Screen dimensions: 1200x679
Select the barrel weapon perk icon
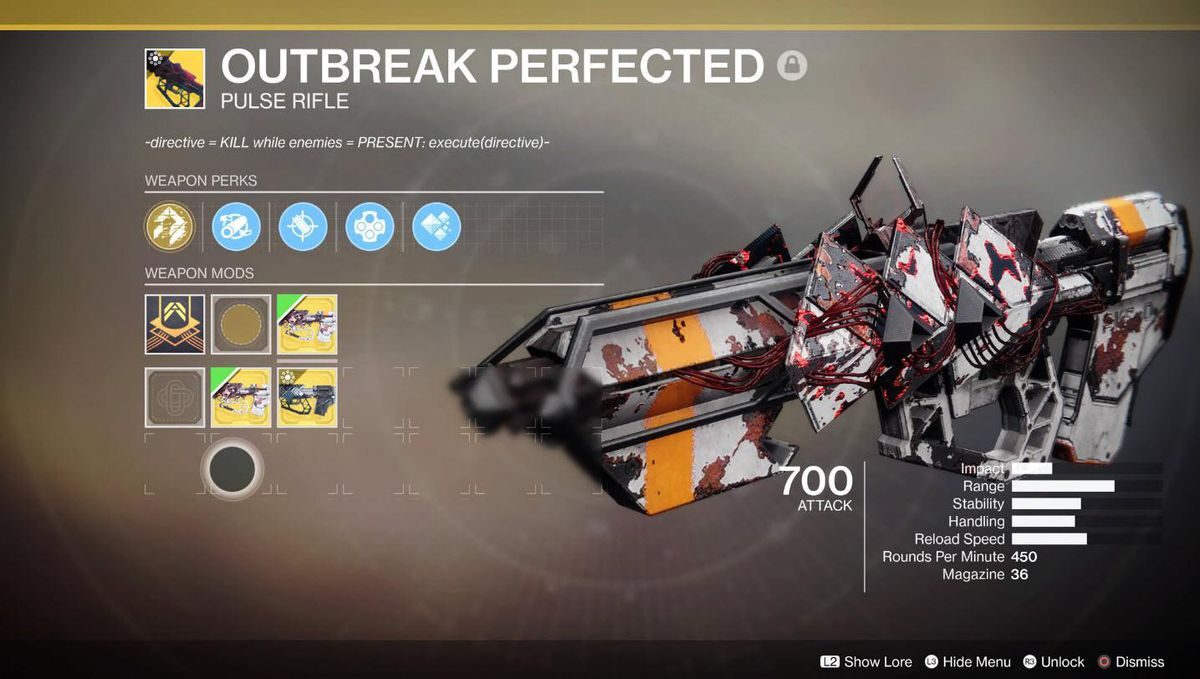236,226
